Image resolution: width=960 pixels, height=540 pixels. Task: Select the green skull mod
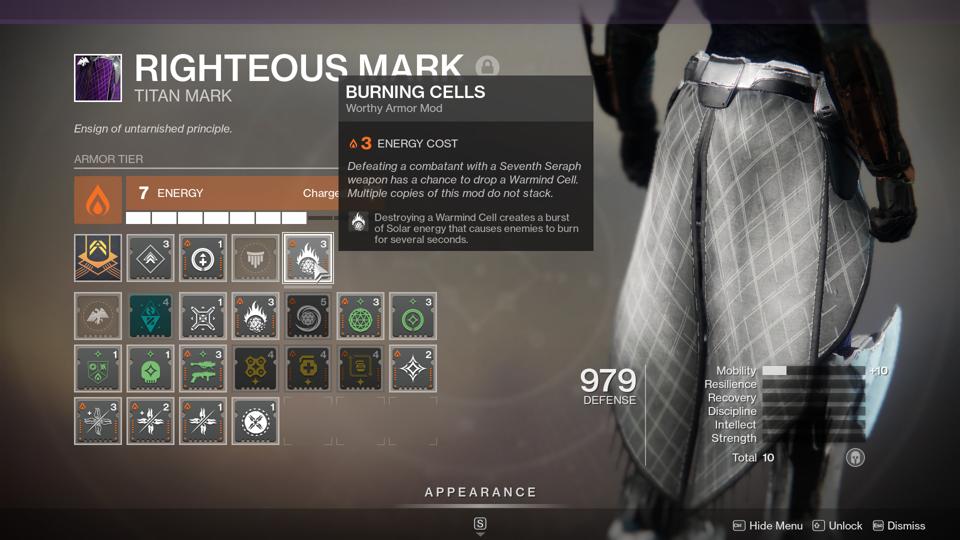150,369
